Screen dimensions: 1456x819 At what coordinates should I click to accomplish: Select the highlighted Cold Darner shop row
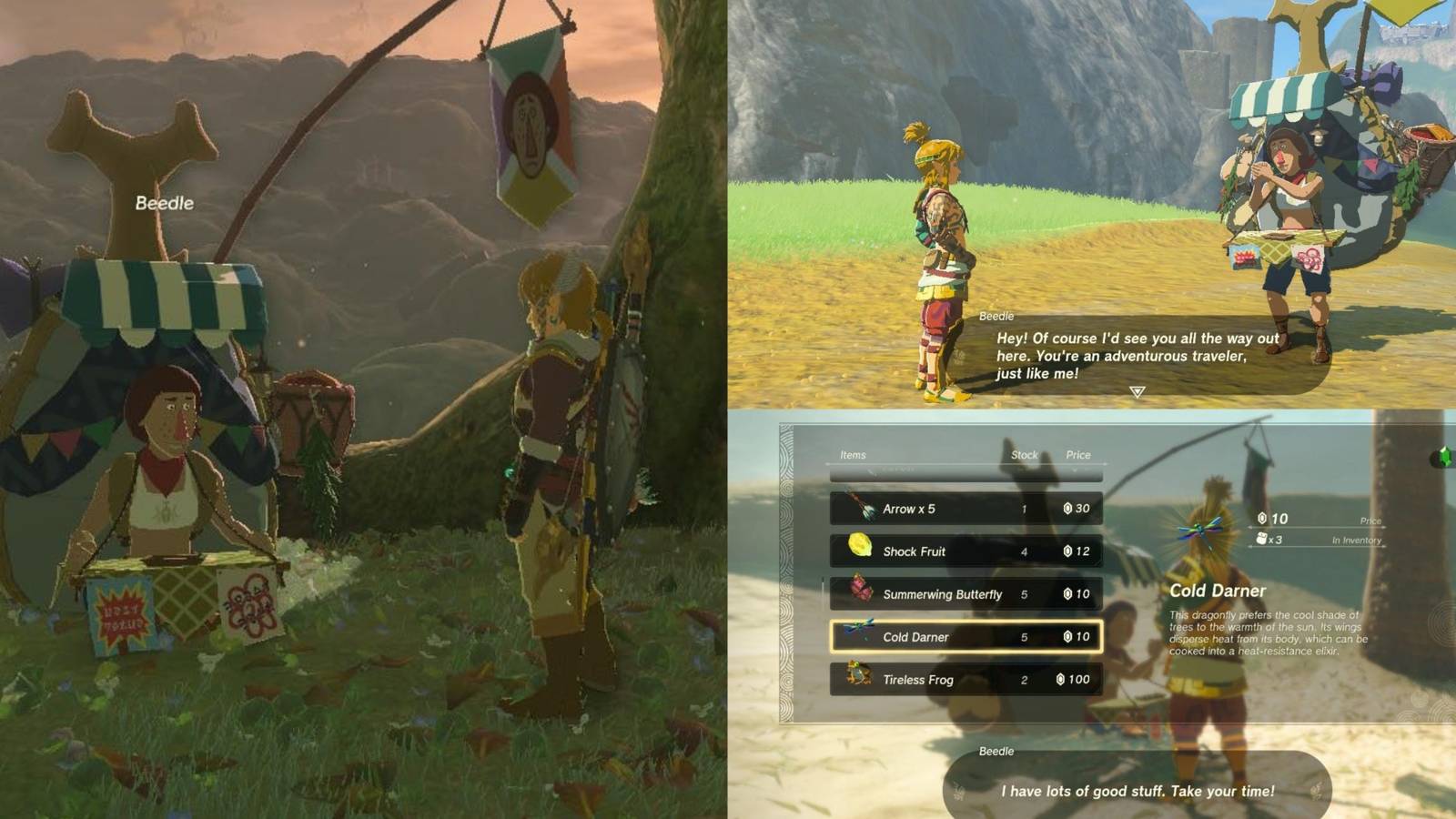click(x=965, y=637)
